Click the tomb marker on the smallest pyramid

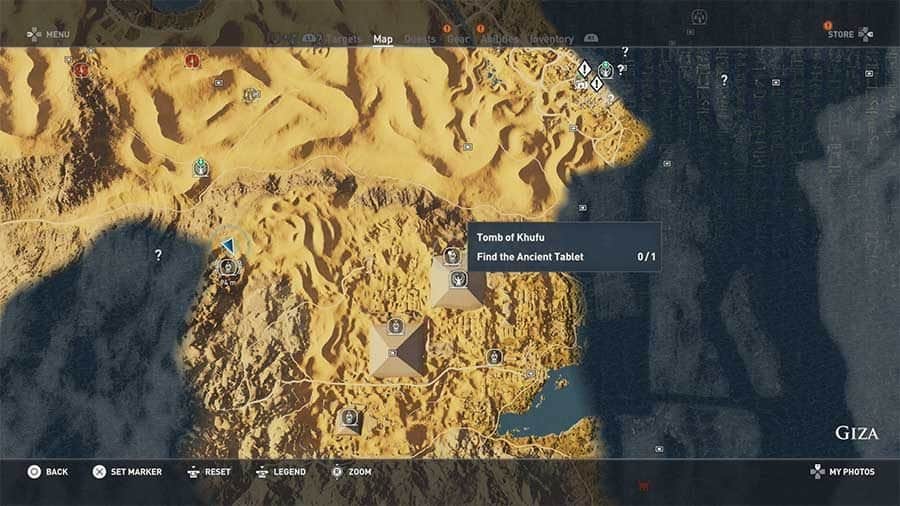[349, 417]
